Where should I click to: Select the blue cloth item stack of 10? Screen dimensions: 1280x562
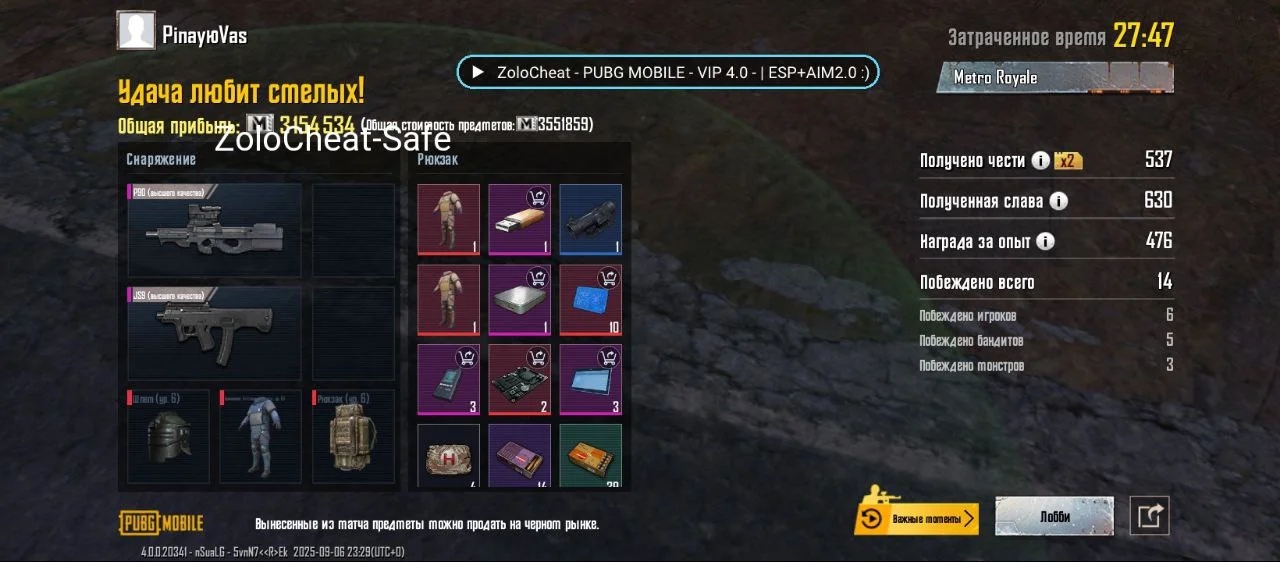[590, 299]
